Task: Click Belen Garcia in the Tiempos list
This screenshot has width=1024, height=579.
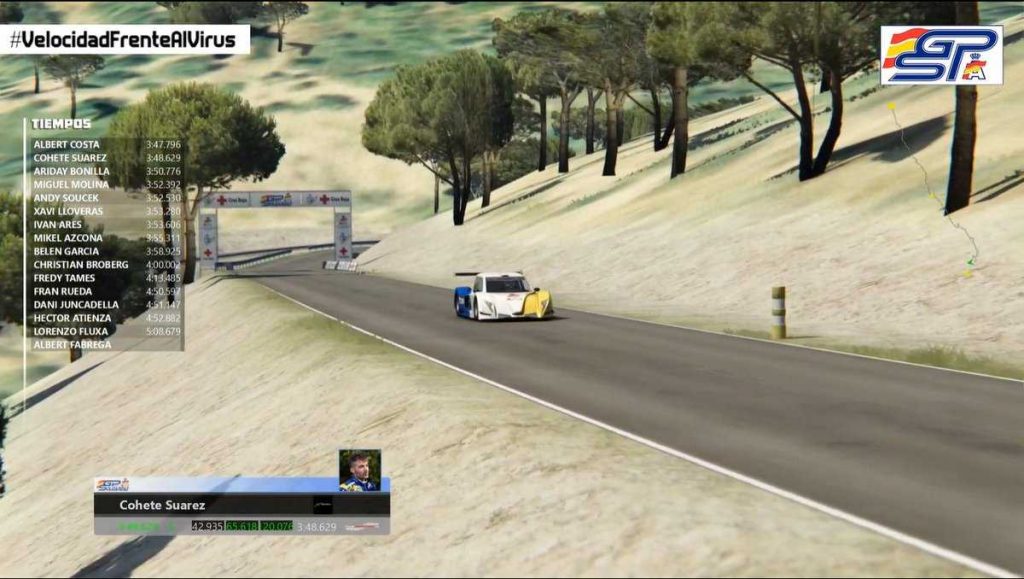Action: pyautogui.click(x=105, y=251)
